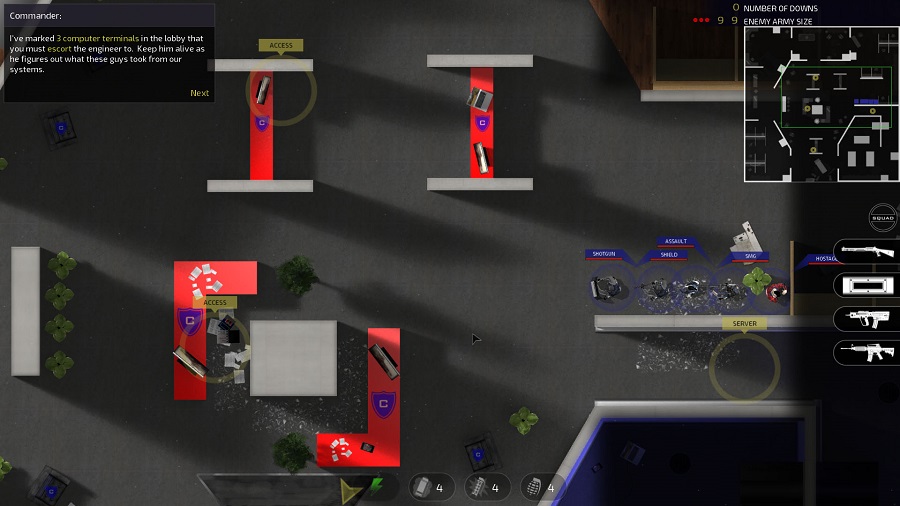Activate the green lightning bolt icon
The height and width of the screenshot is (506, 900).
[376, 488]
